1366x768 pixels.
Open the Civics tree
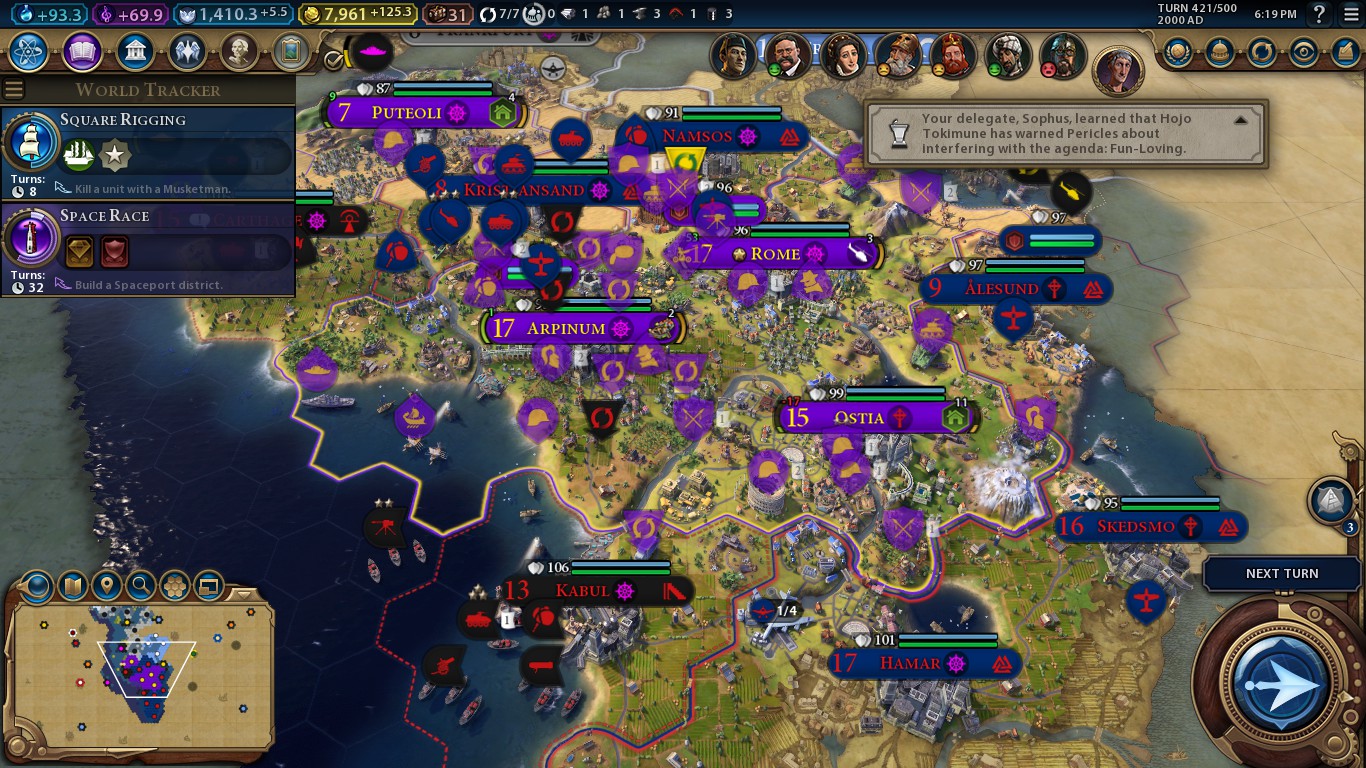(80, 52)
